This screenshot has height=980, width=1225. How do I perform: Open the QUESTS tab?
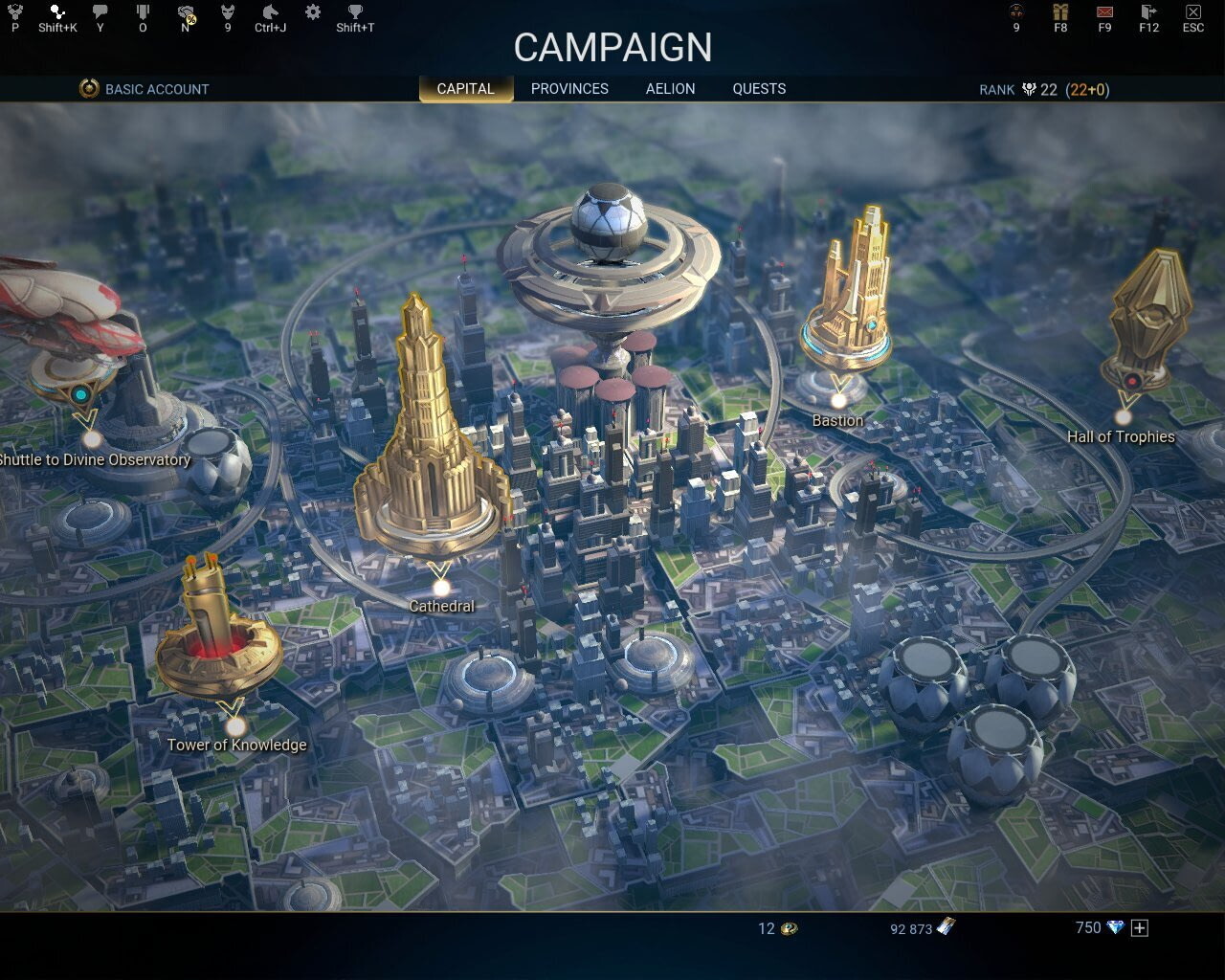pyautogui.click(x=759, y=88)
